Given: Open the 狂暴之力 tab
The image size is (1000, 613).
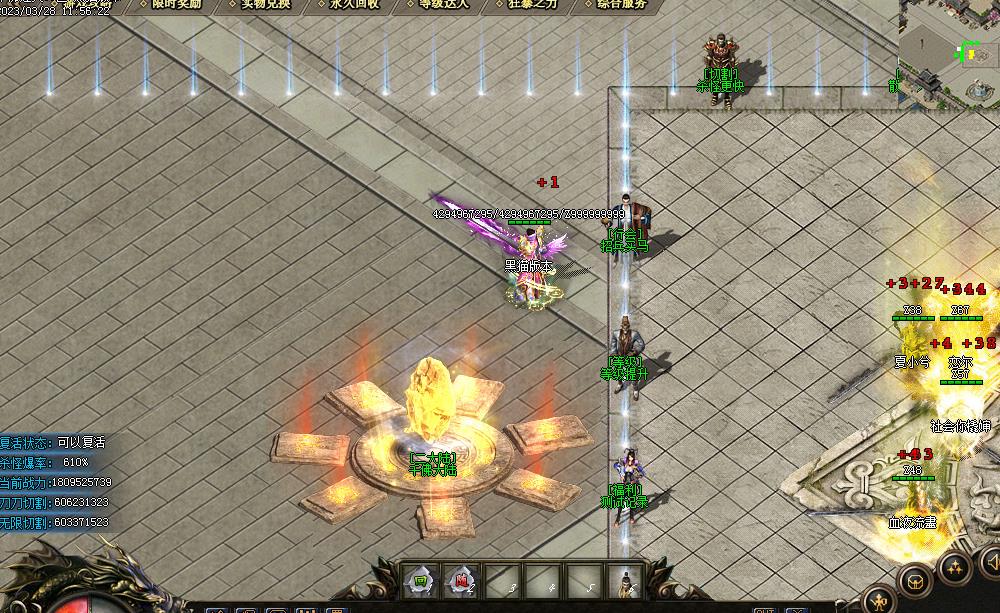Looking at the screenshot, I should 533,4.
